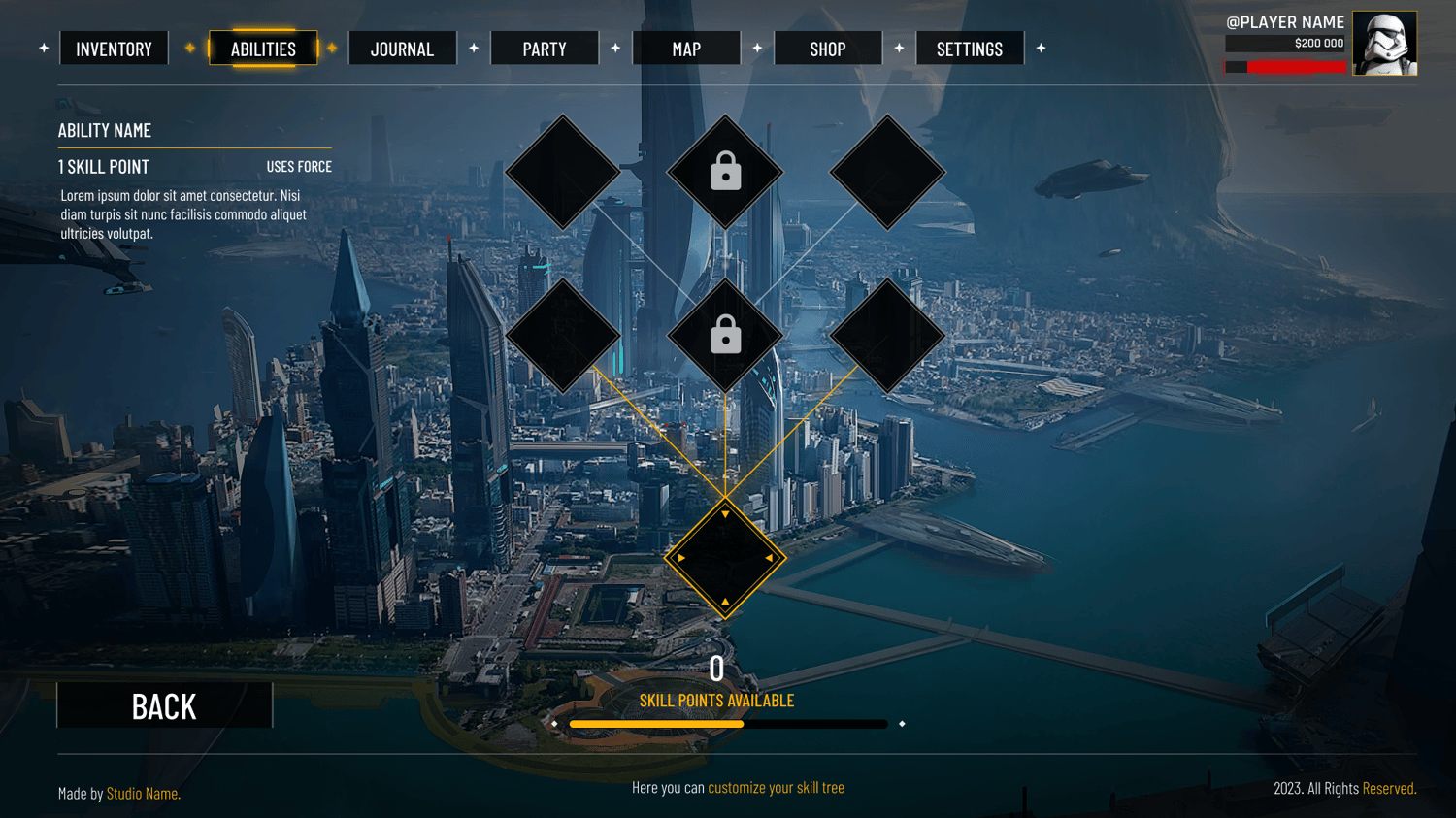The width and height of the screenshot is (1456, 818).
Task: Select the gold-outlined root skill node
Action: coord(725,558)
